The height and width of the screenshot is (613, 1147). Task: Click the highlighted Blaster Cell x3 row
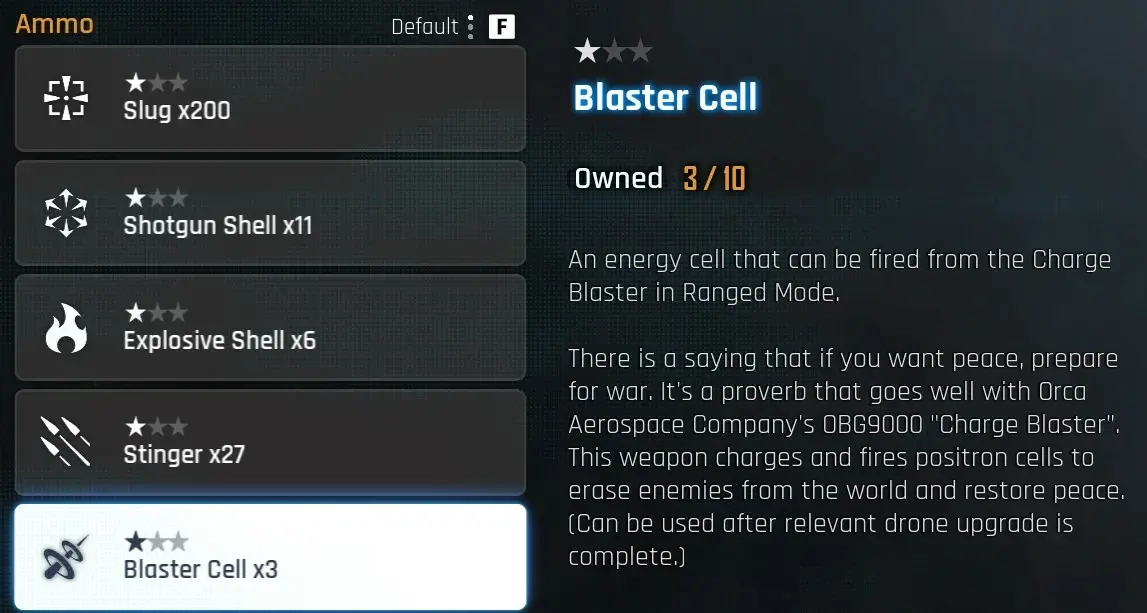(270, 557)
